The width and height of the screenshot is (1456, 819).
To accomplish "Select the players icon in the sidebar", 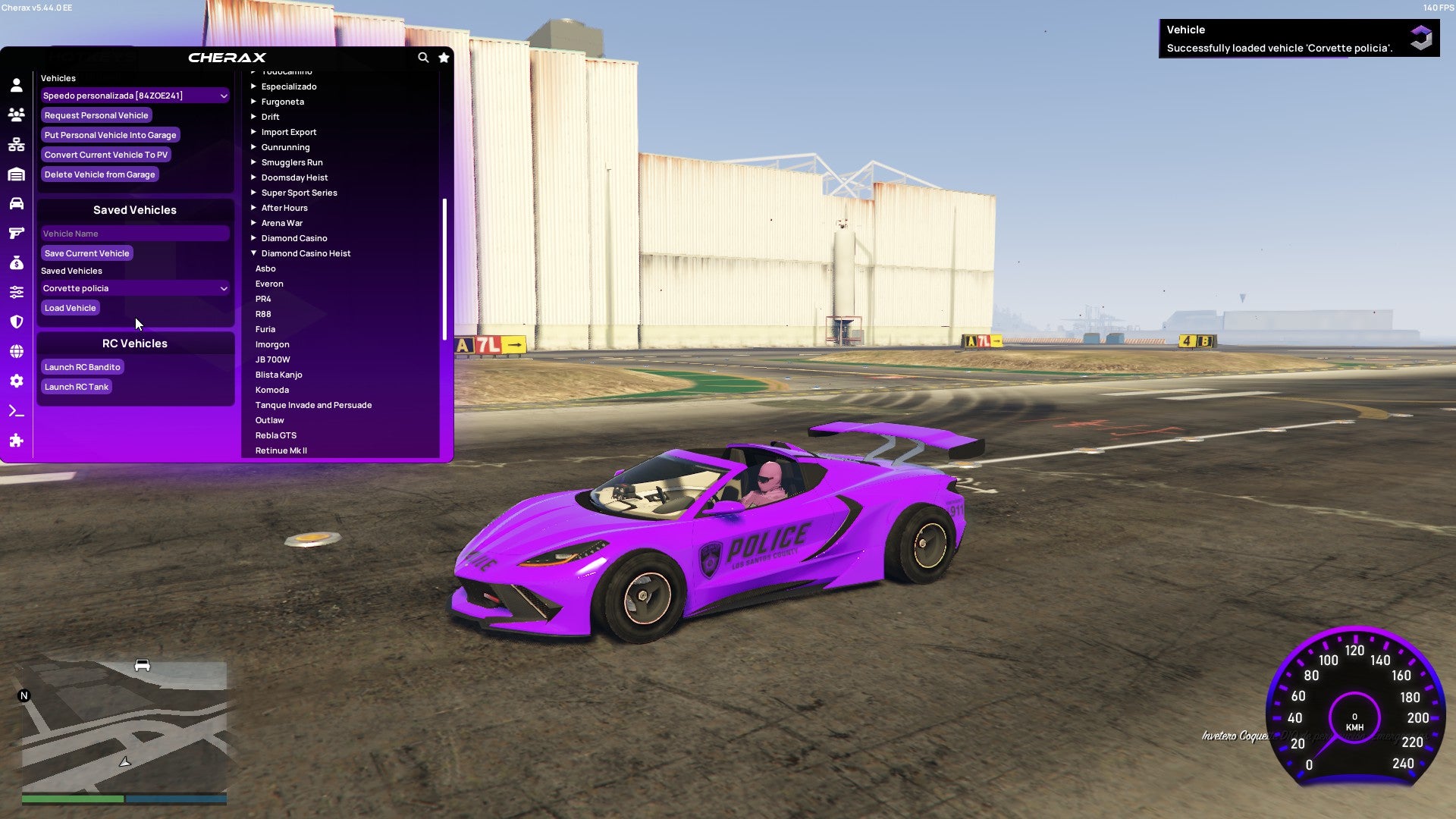I will [16, 115].
